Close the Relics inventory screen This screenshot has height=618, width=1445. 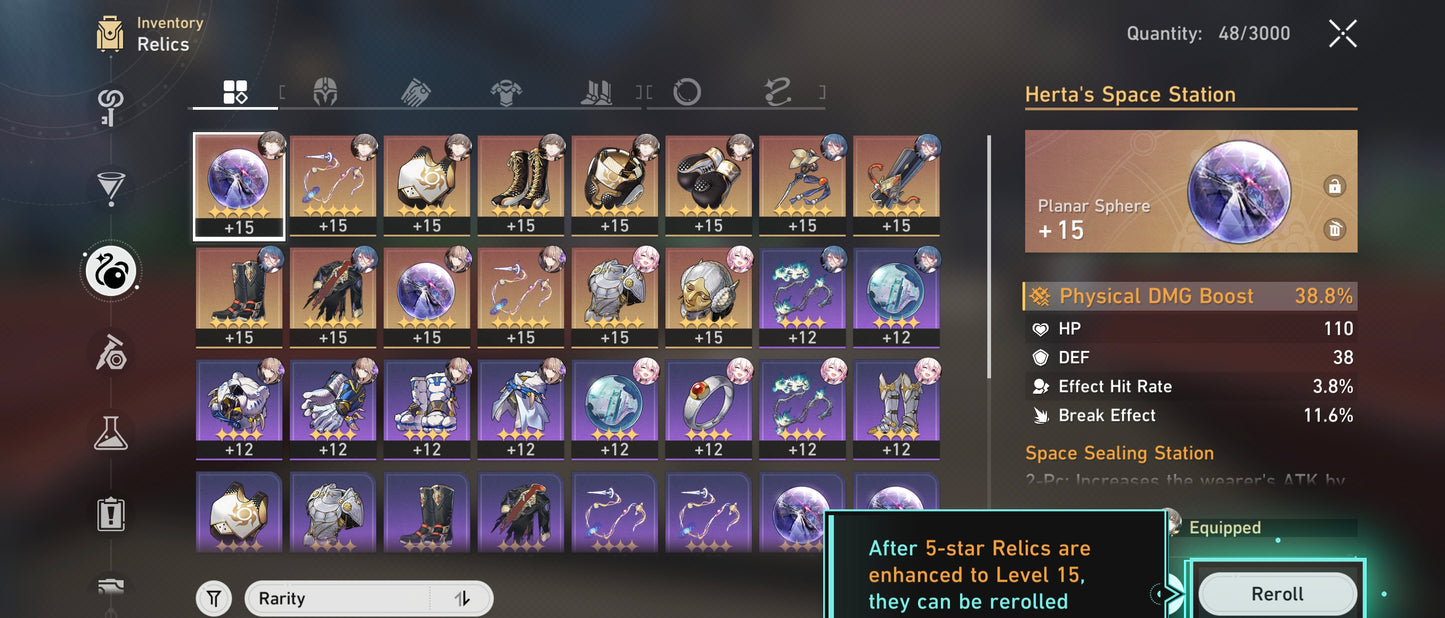click(x=1342, y=34)
